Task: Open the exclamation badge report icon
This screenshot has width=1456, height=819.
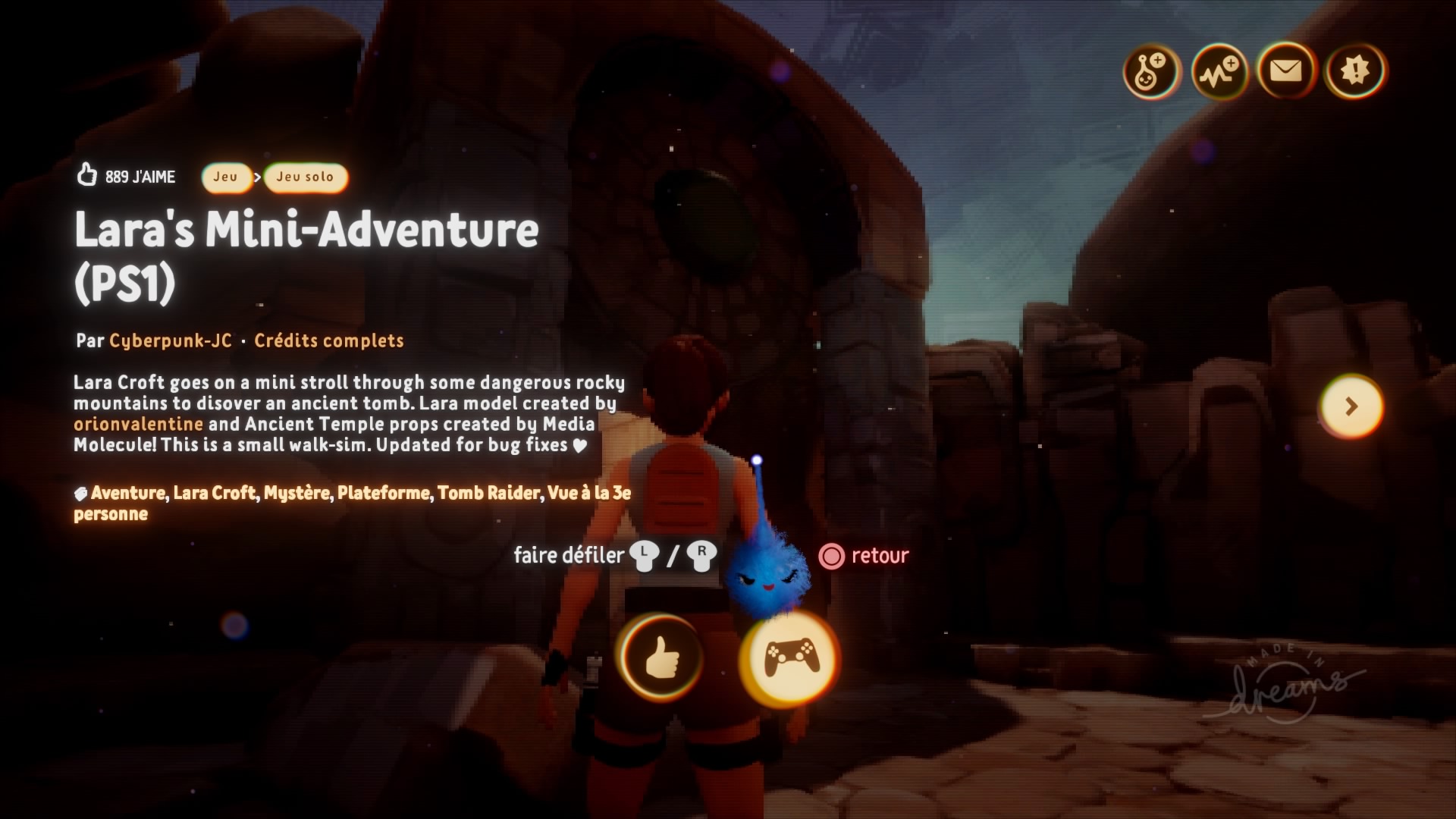Action: (1354, 71)
